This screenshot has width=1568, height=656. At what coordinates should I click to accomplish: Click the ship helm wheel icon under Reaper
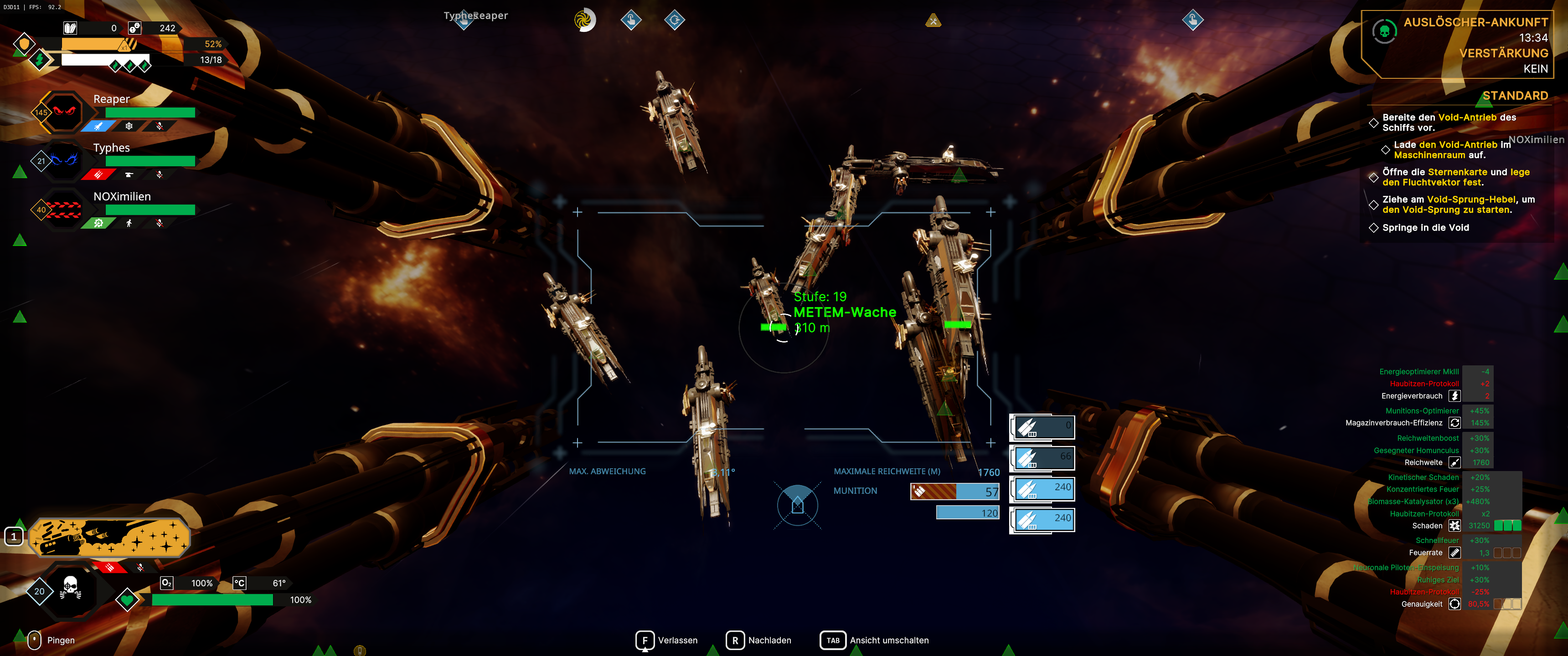[129, 126]
